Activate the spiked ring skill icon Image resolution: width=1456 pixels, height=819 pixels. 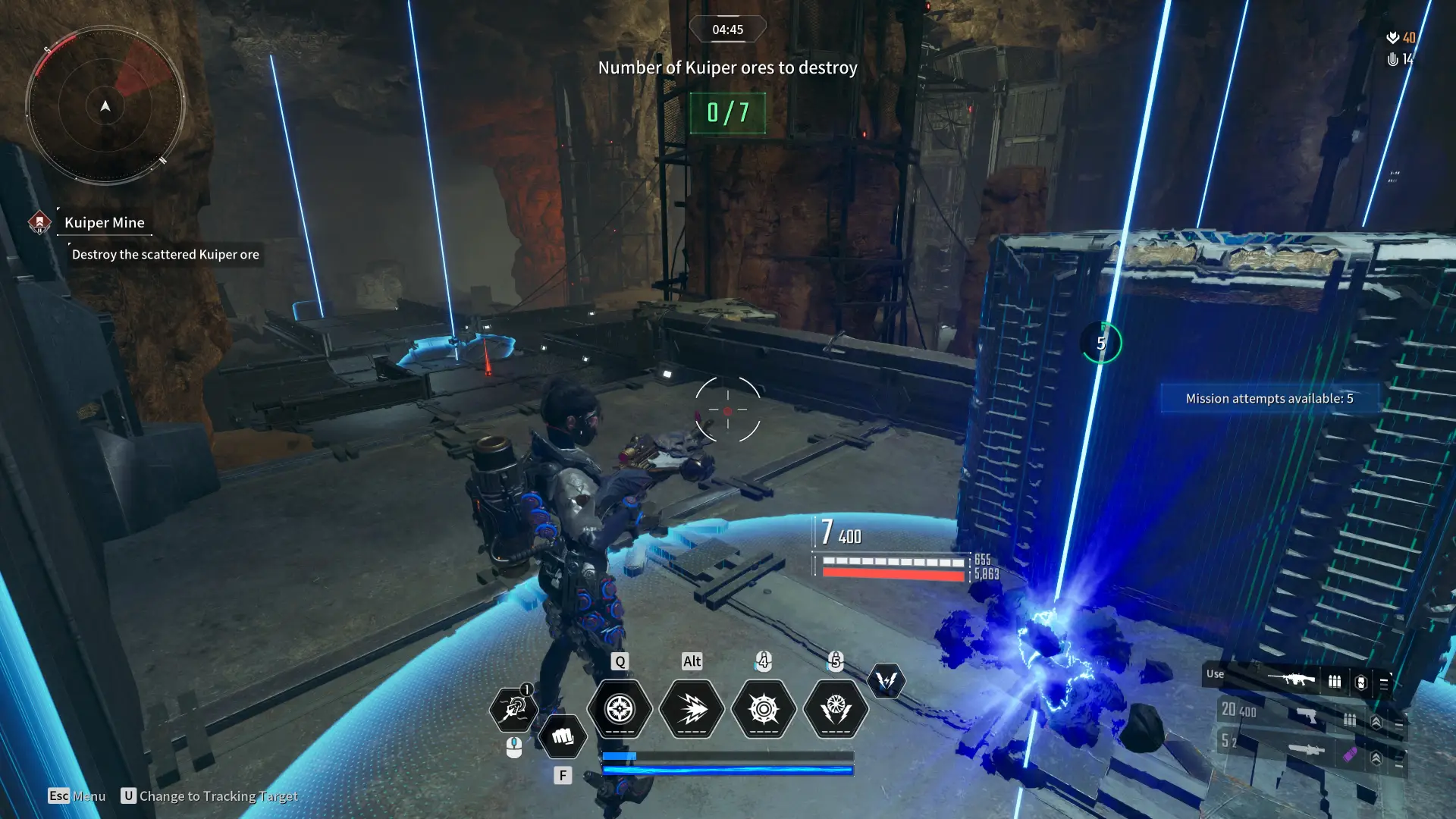point(764,709)
